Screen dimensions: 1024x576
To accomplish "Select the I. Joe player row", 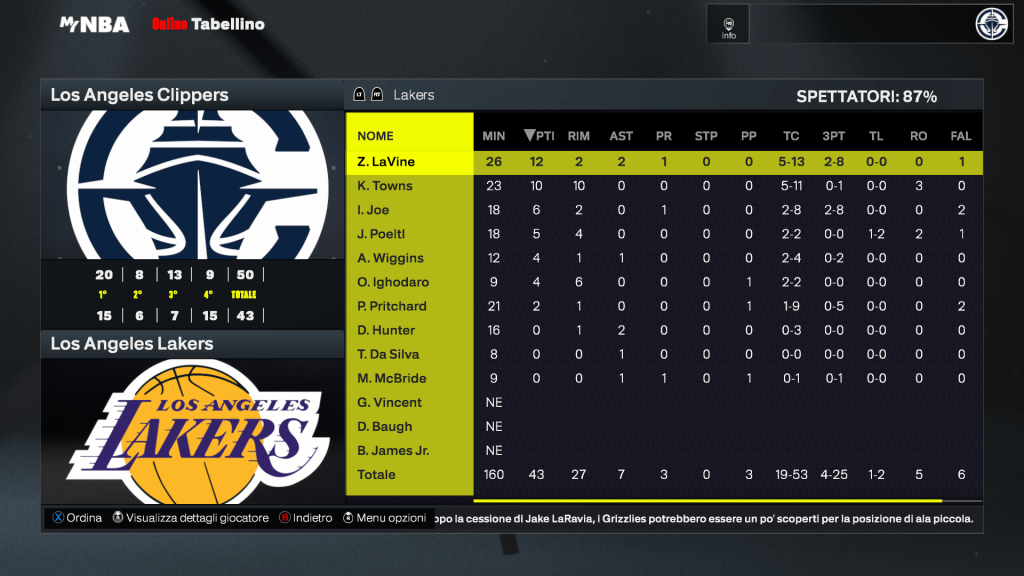I will click(x=373, y=210).
